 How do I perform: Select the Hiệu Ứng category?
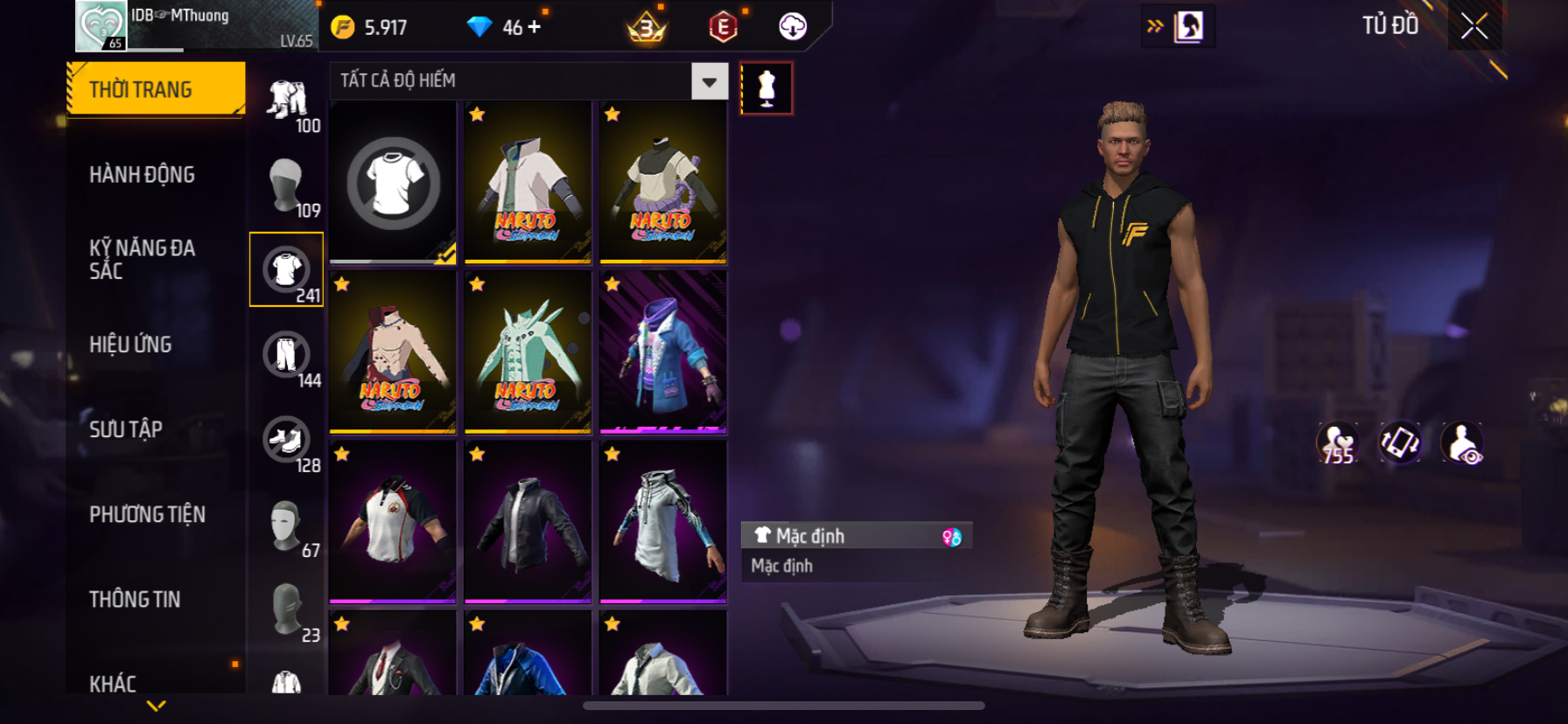click(x=130, y=345)
